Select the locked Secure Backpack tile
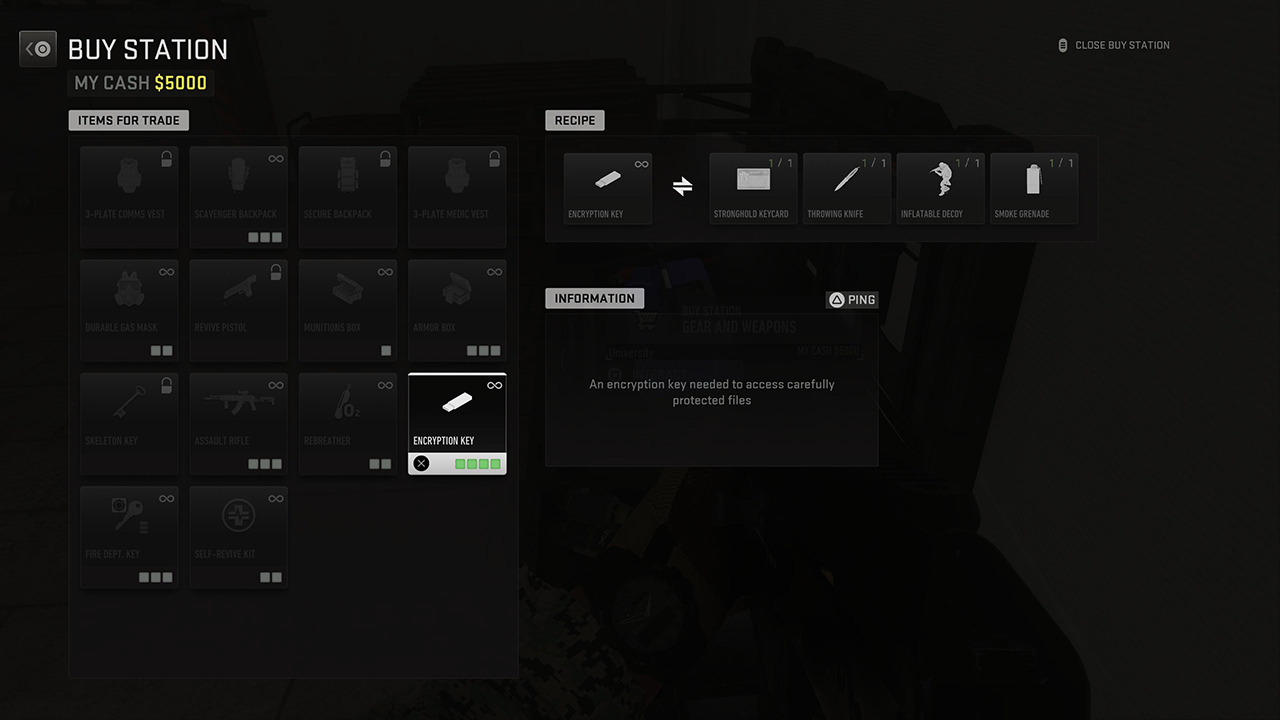 tap(347, 196)
